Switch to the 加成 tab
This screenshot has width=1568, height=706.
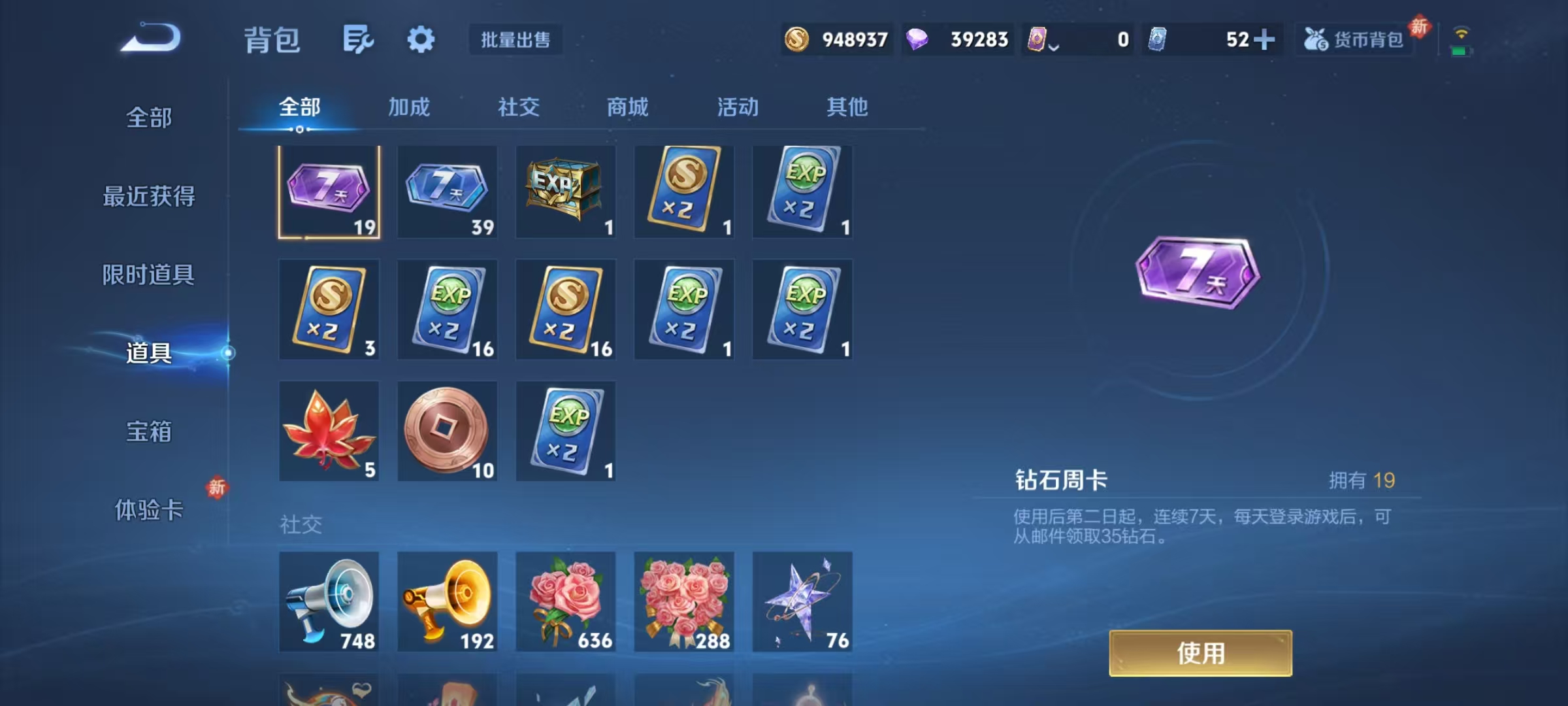click(x=408, y=108)
